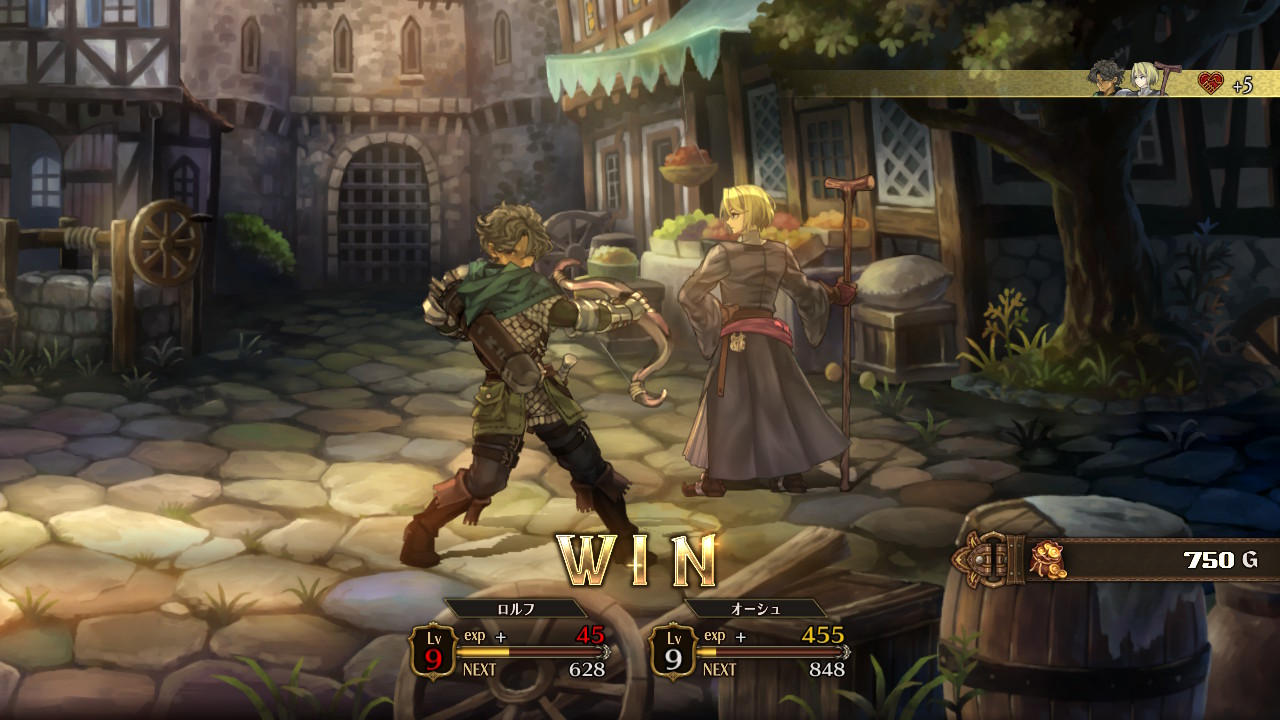Select the オーシュ character result panel
This screenshot has width=1280, height=720.
751,642
